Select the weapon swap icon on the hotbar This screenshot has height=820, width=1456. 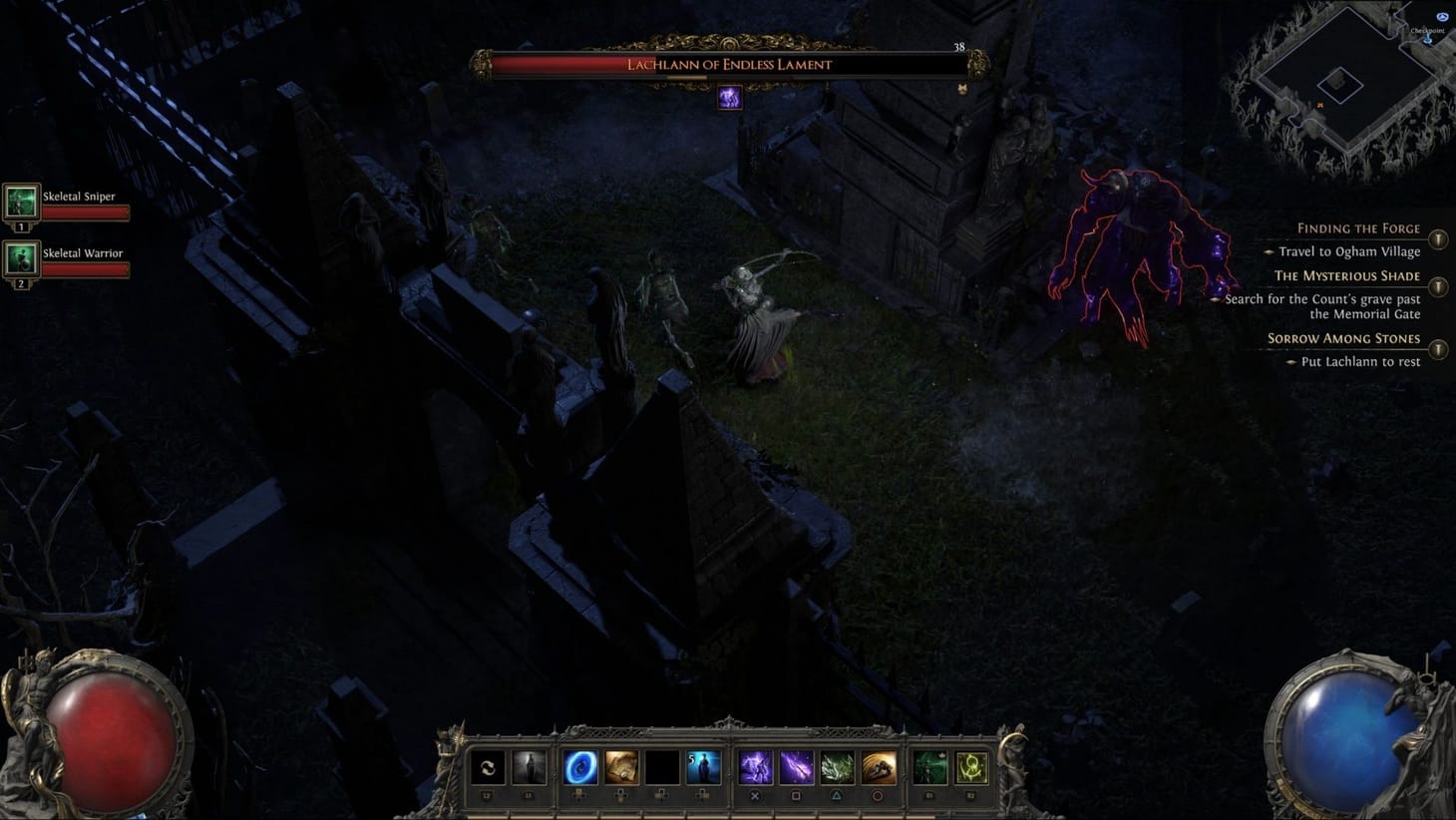coord(488,766)
